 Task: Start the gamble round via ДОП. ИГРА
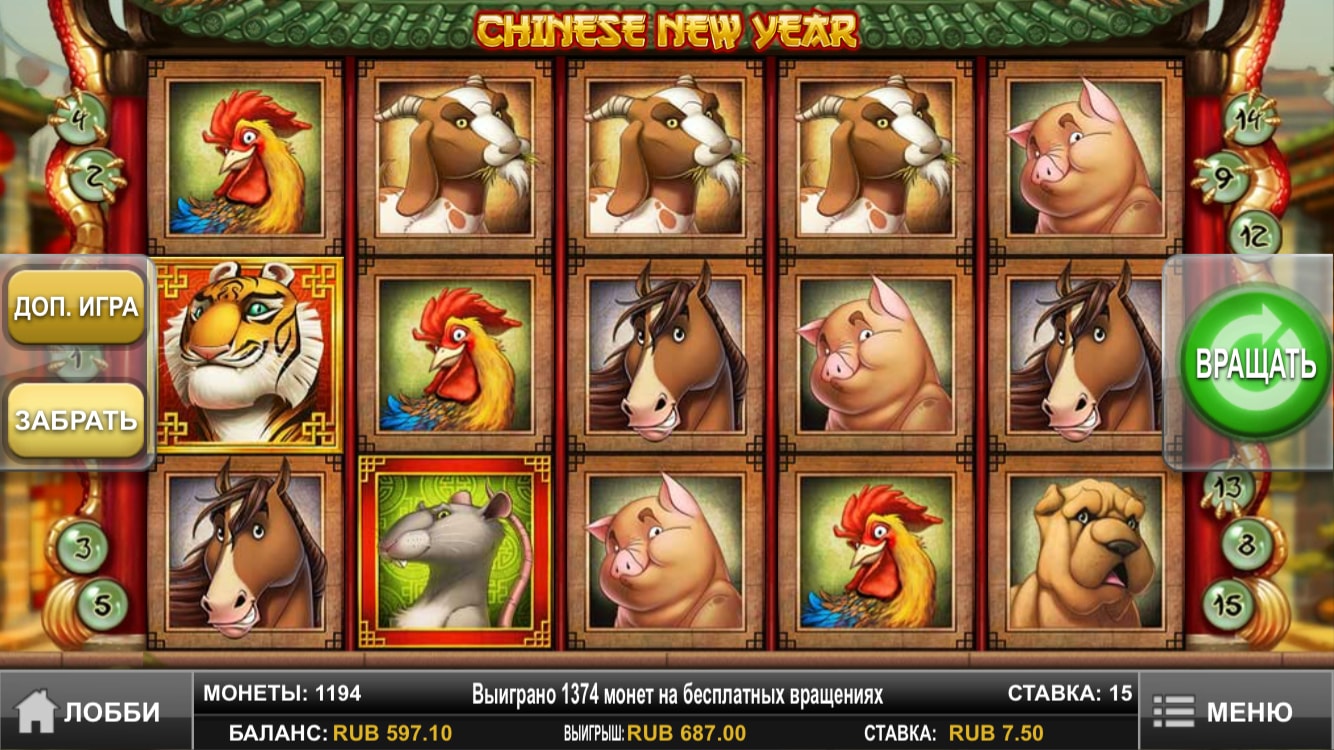tap(76, 306)
